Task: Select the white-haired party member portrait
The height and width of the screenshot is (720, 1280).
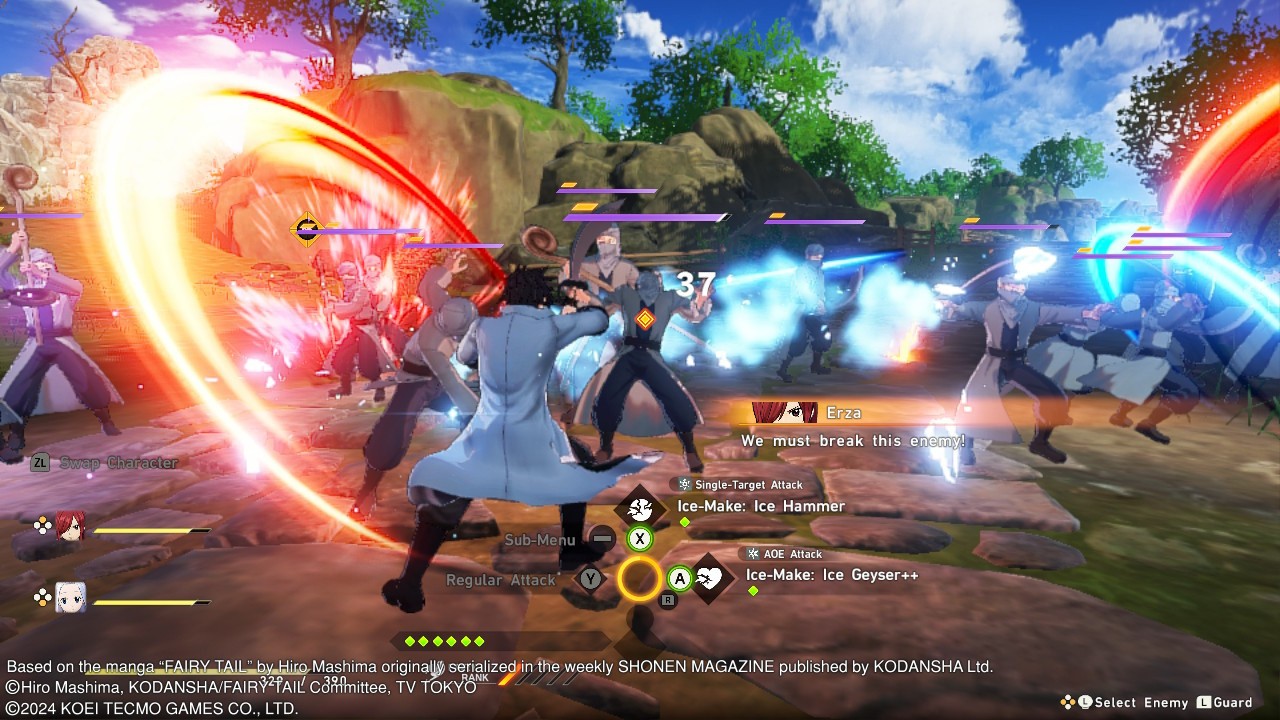Action: tap(70, 597)
